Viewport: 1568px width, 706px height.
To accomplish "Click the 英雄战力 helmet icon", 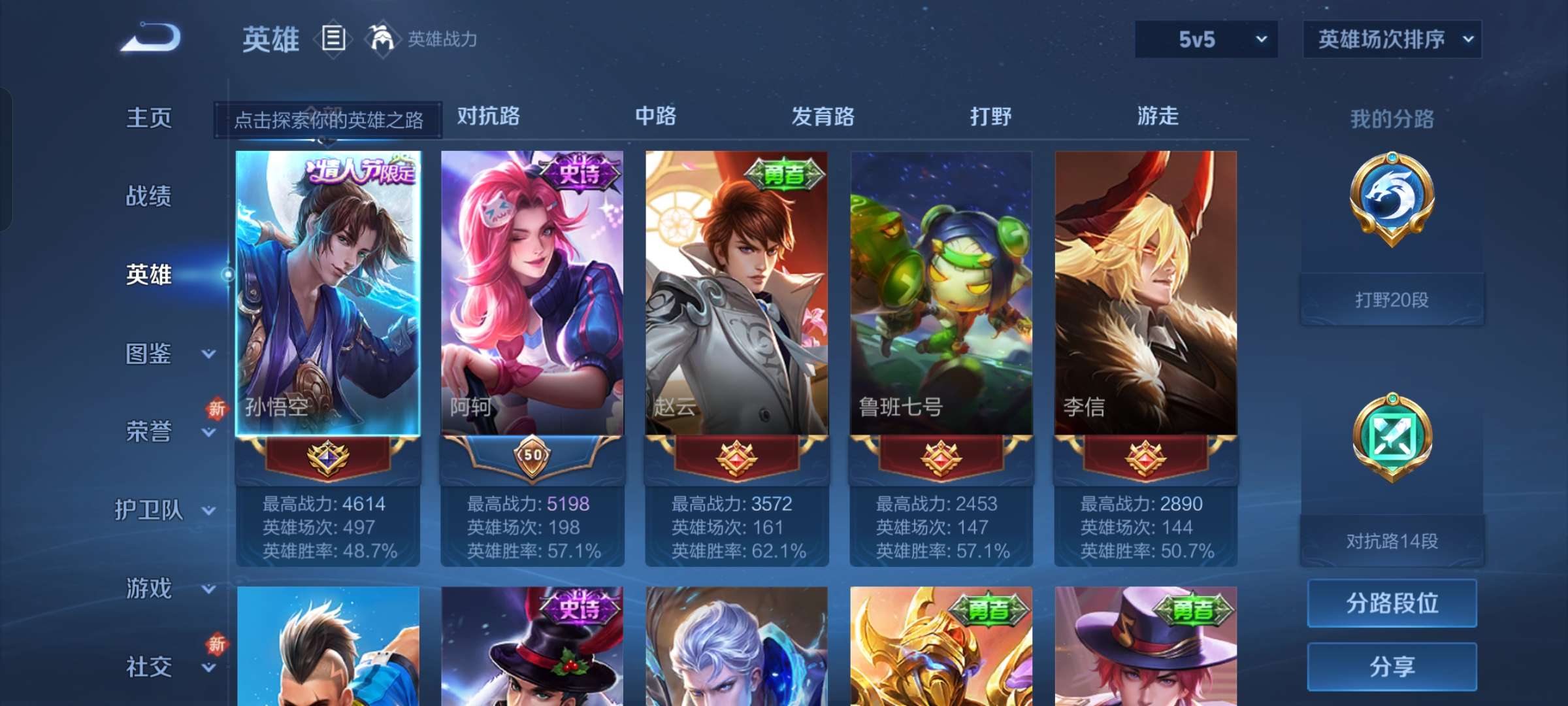I will click(382, 39).
